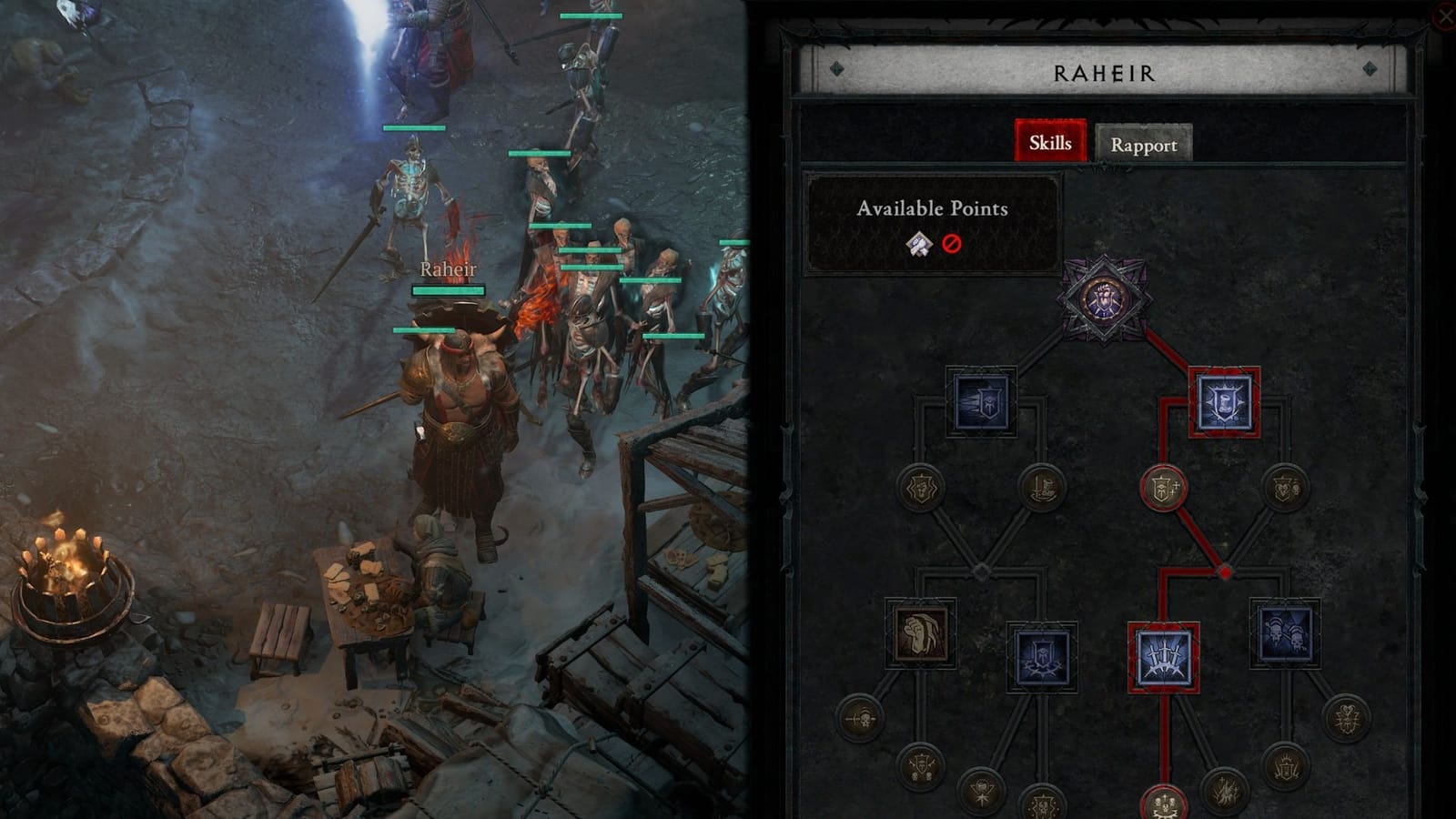Select Raheir's portrait node at the top of the tree

pyautogui.click(x=1104, y=300)
